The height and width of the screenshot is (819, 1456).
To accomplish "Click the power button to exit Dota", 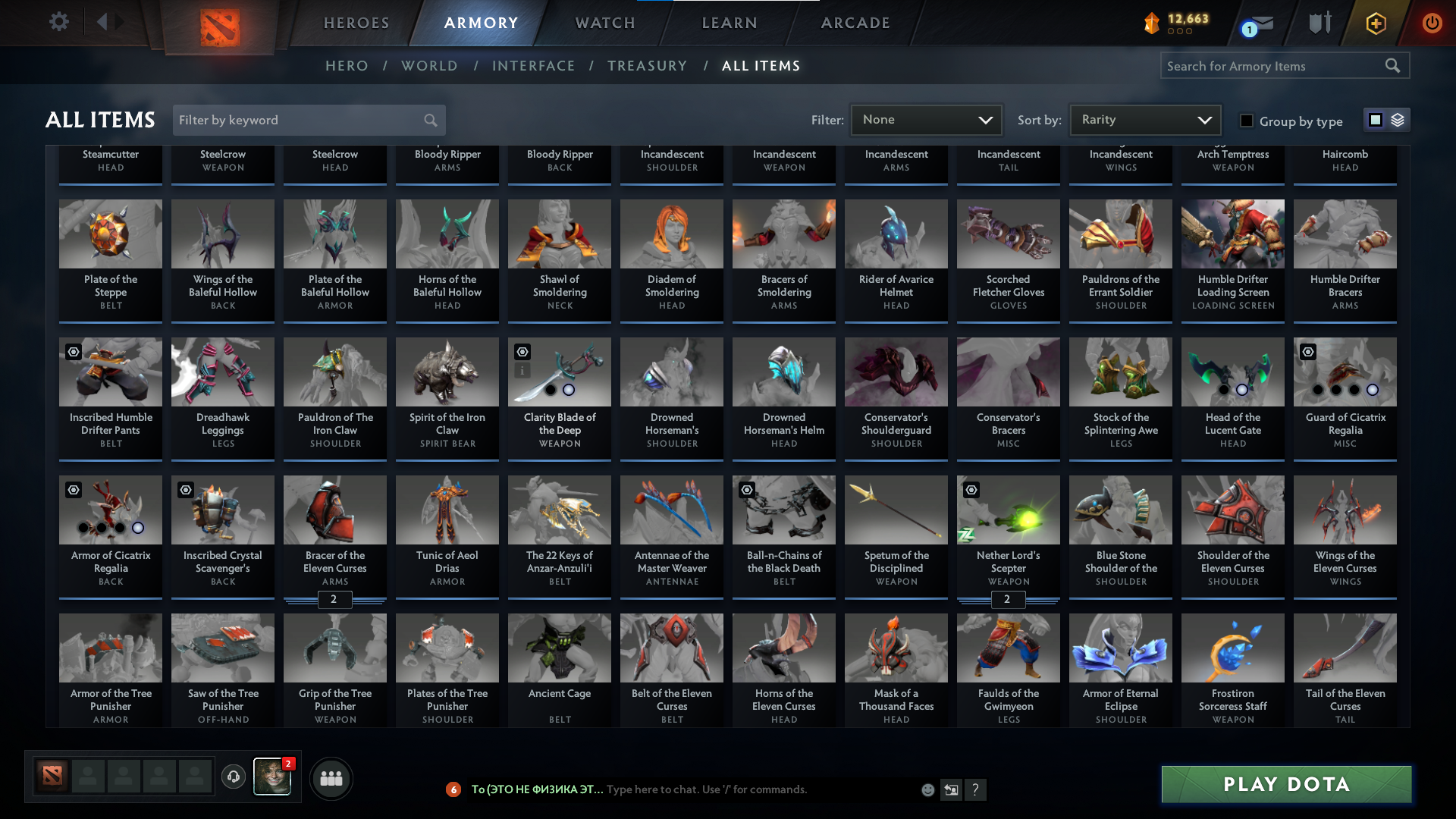I will pos(1432,22).
